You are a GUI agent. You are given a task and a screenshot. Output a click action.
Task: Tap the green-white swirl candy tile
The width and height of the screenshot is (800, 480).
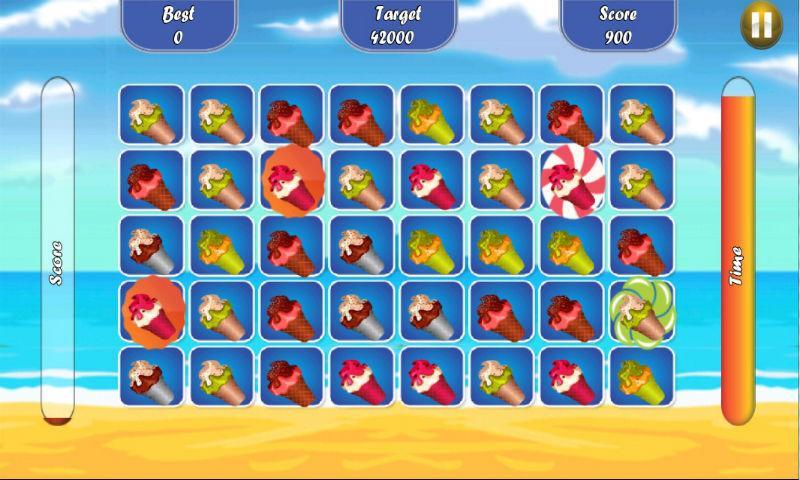[x=641, y=310]
